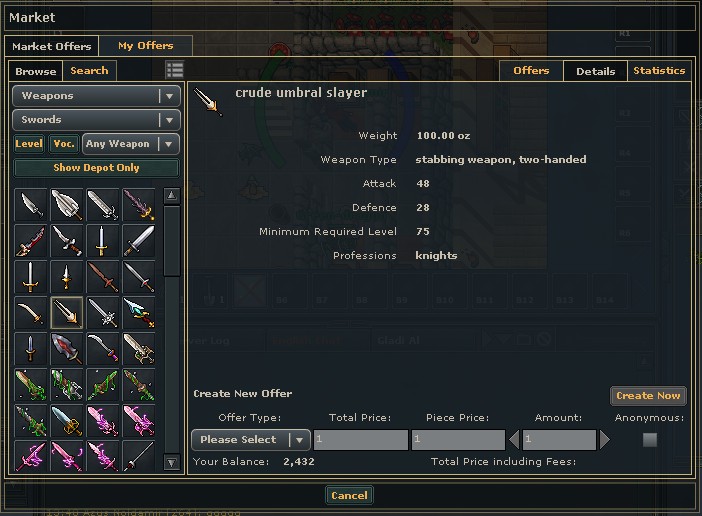
Task: Expand the Any Weapon filter dropdown
Action: 131,144
